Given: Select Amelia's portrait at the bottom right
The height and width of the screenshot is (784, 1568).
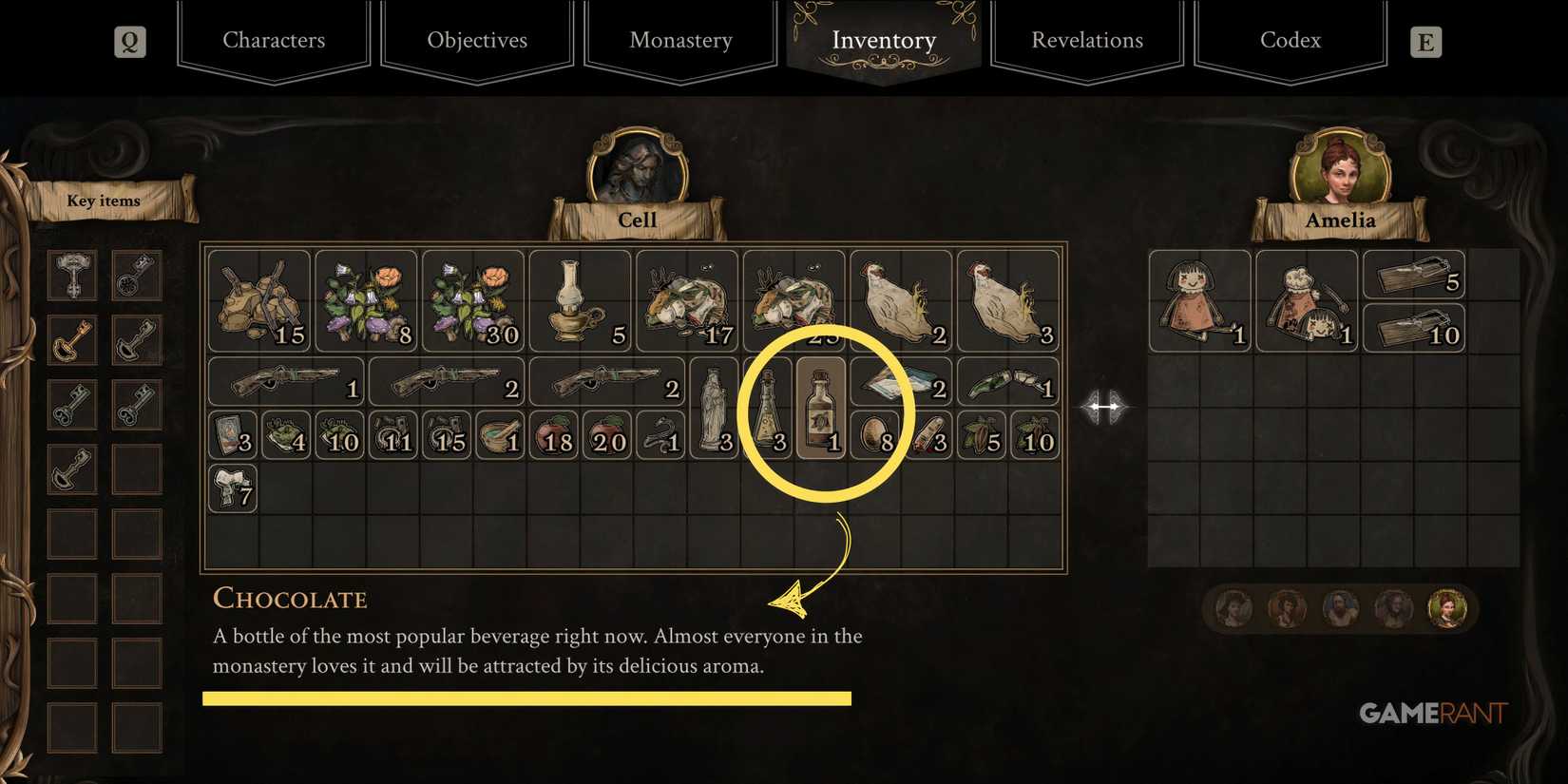Looking at the screenshot, I should point(1448,608).
